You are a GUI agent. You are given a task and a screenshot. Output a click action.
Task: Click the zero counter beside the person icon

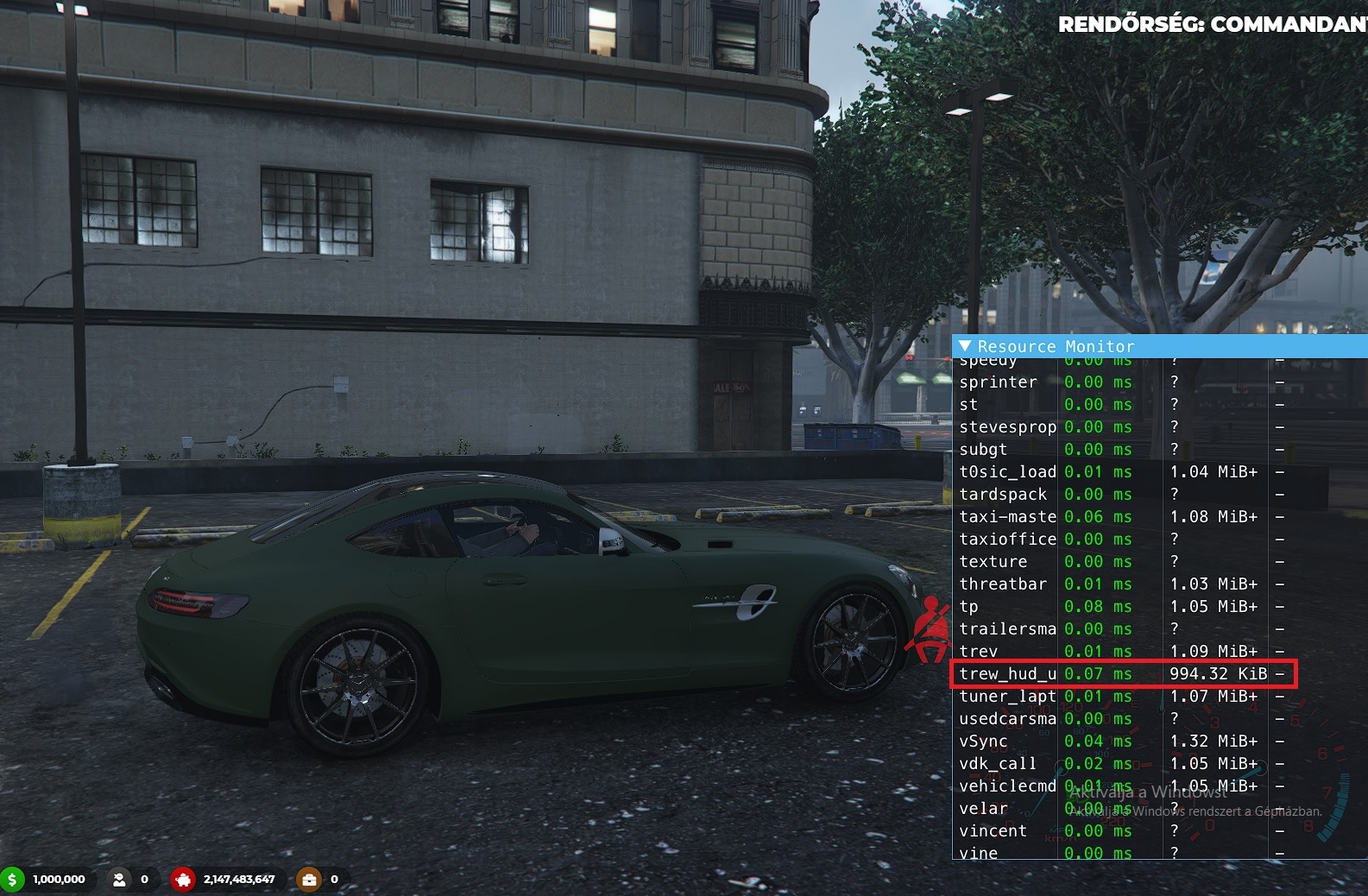pyautogui.click(x=143, y=879)
